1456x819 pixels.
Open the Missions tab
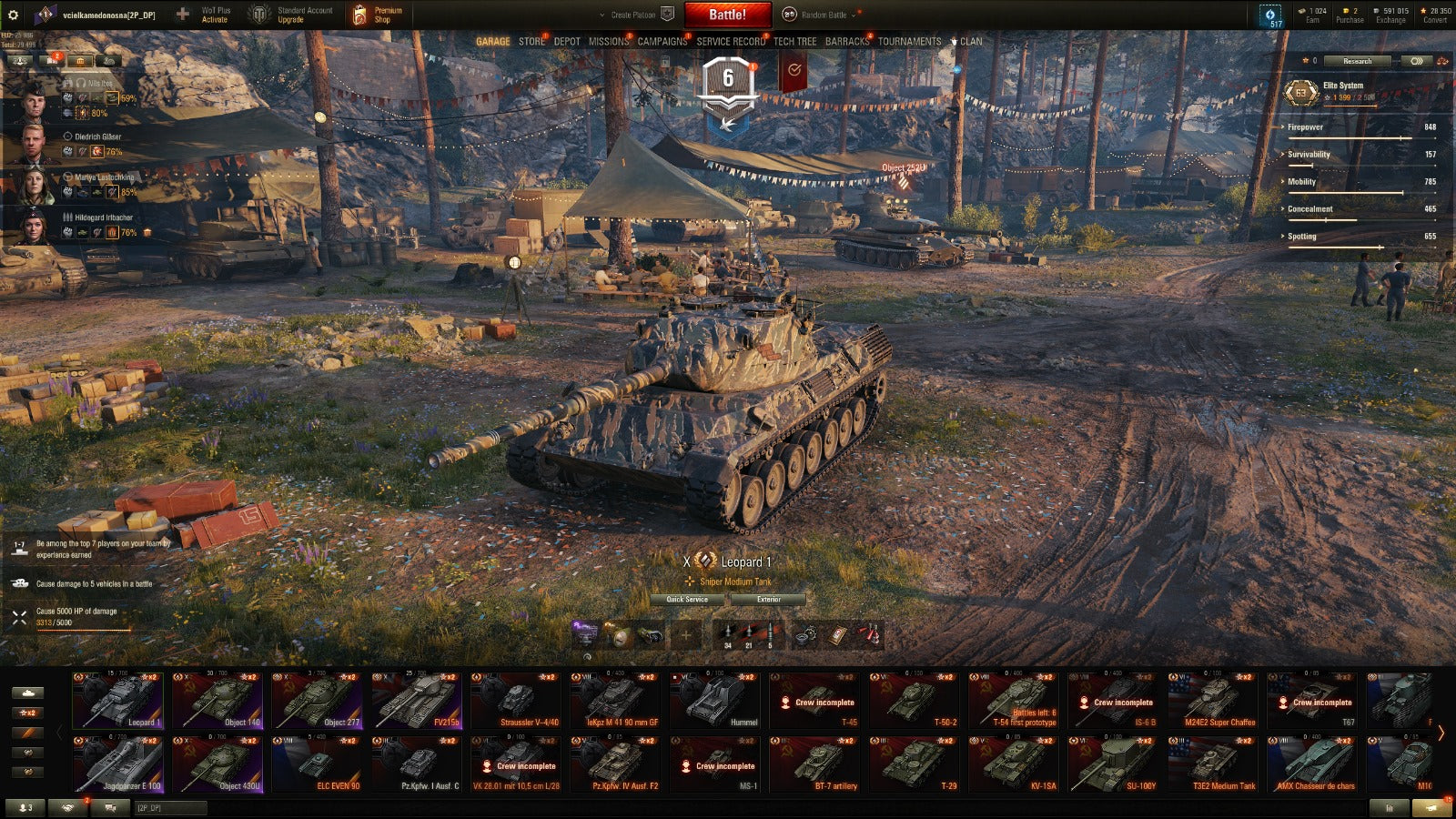click(x=608, y=42)
